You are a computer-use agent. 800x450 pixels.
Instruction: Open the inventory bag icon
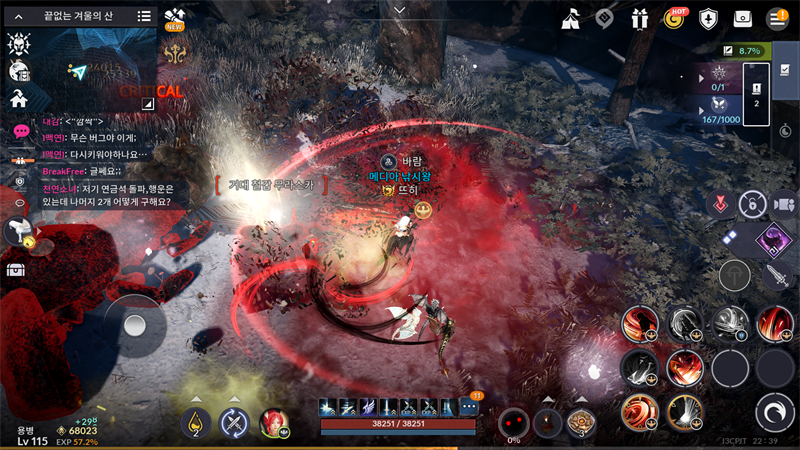click(x=743, y=18)
